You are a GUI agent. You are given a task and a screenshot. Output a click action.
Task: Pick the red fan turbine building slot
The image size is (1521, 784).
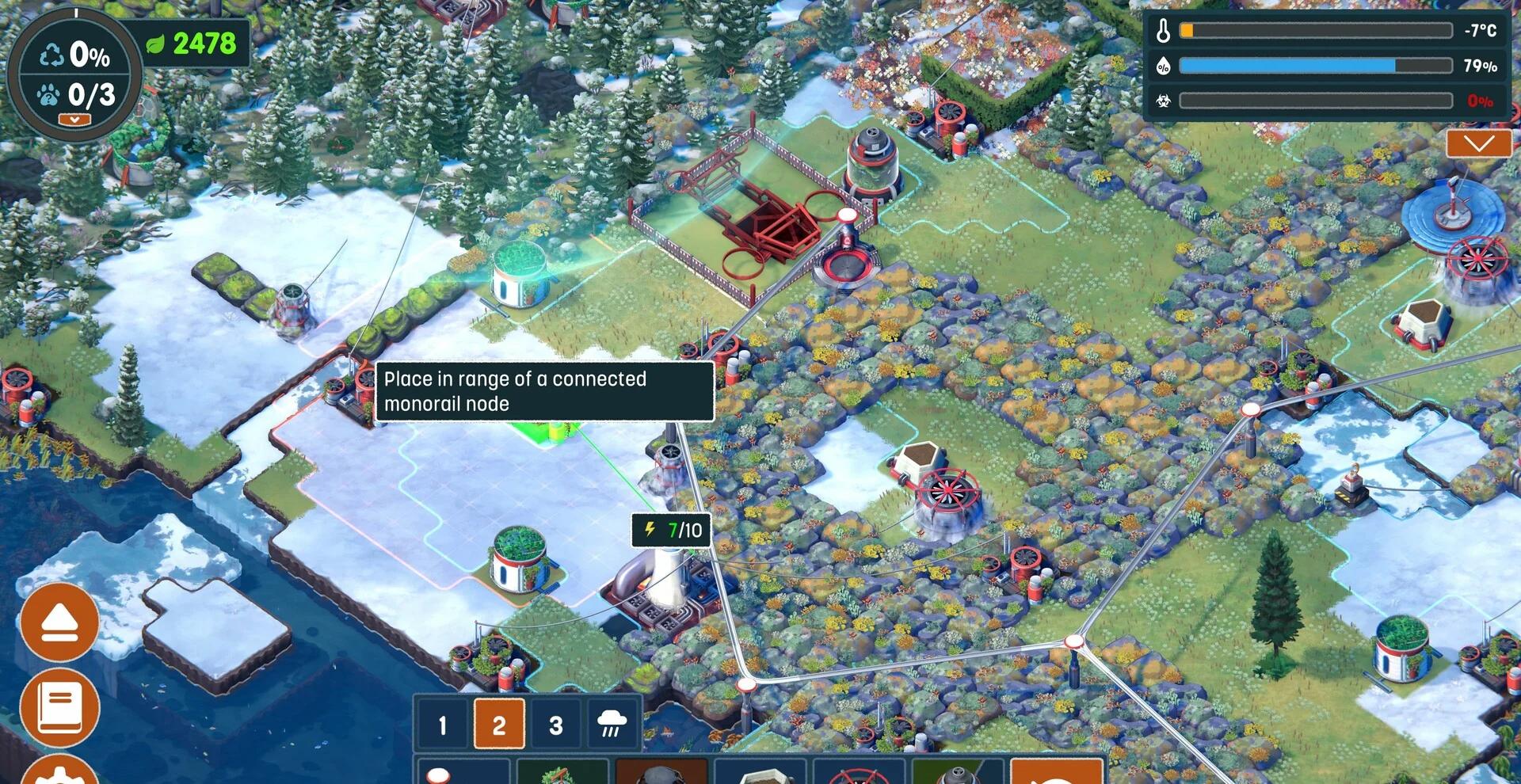click(859, 773)
